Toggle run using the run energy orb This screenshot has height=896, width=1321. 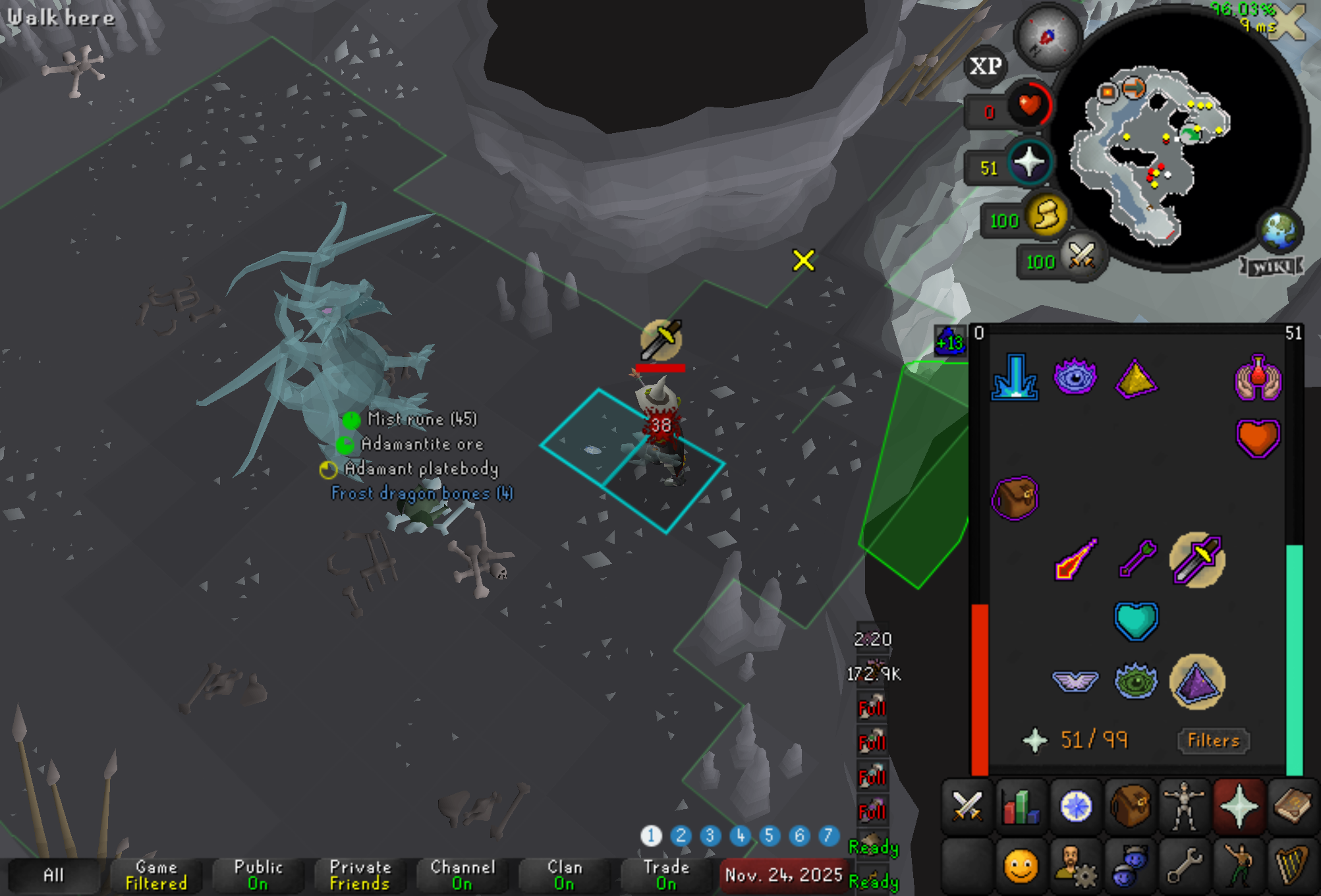click(1046, 216)
